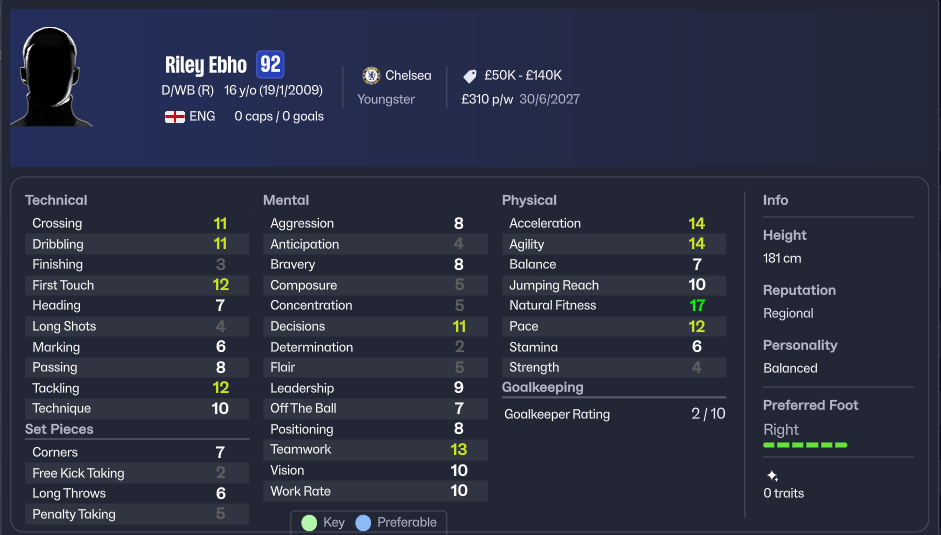Toggle the Preferable attribute legend
Viewport: 941px width, 535px height.
tap(397, 523)
